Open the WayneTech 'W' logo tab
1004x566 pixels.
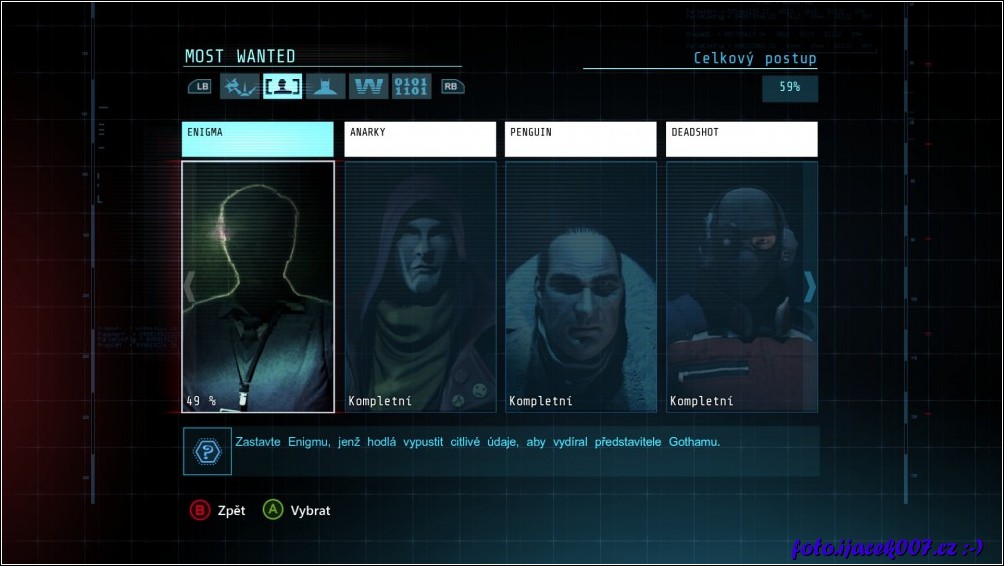pyautogui.click(x=369, y=87)
